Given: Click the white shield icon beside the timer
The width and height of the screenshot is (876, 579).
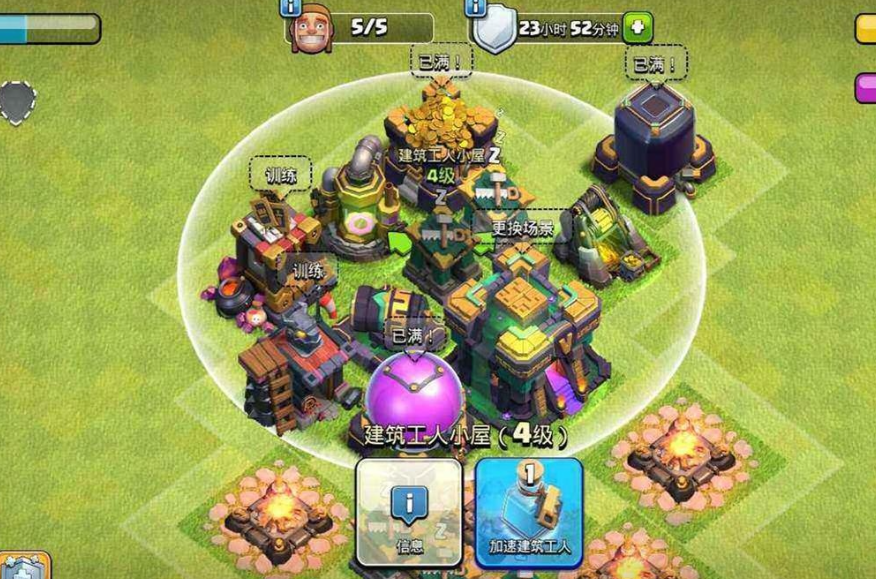Looking at the screenshot, I should tap(492, 33).
